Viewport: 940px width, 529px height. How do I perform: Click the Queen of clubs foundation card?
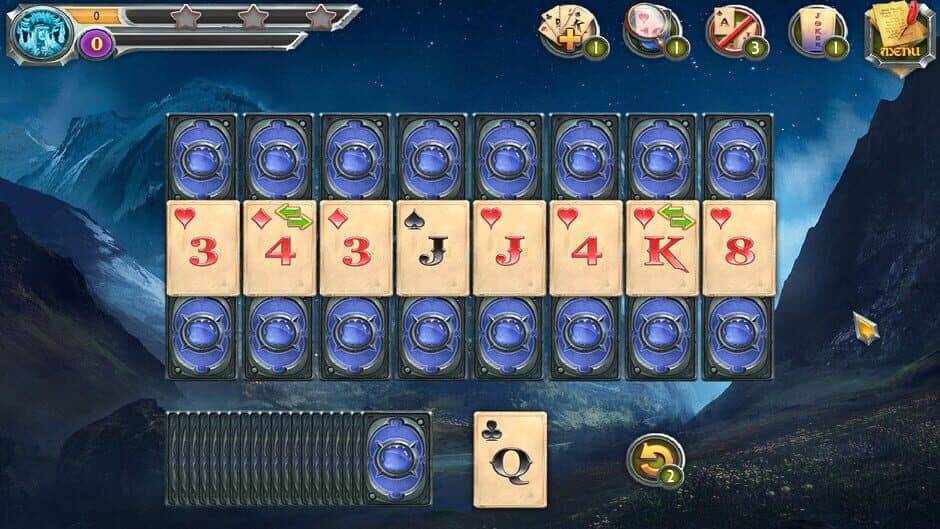(x=510, y=459)
